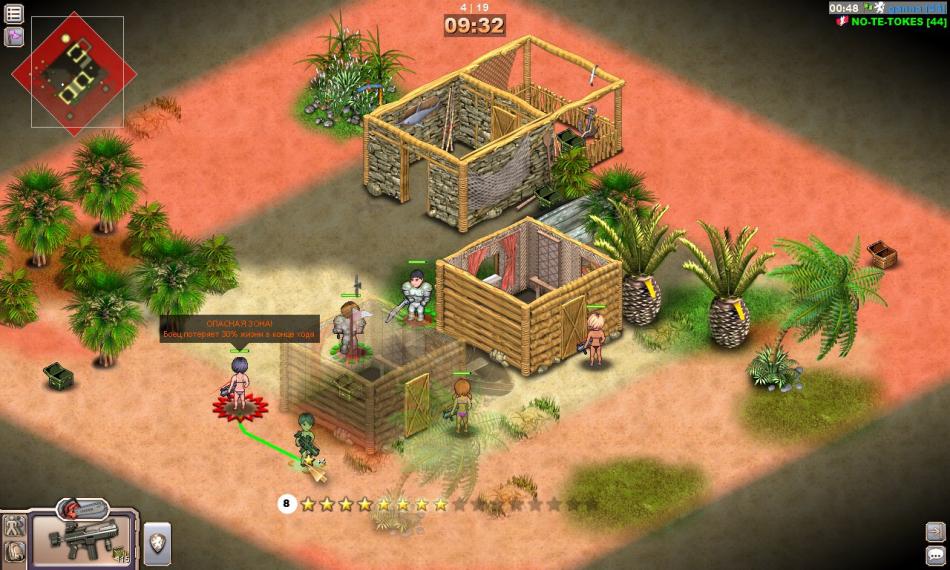Select the NO-TE-TOKES player entry

click(895, 20)
